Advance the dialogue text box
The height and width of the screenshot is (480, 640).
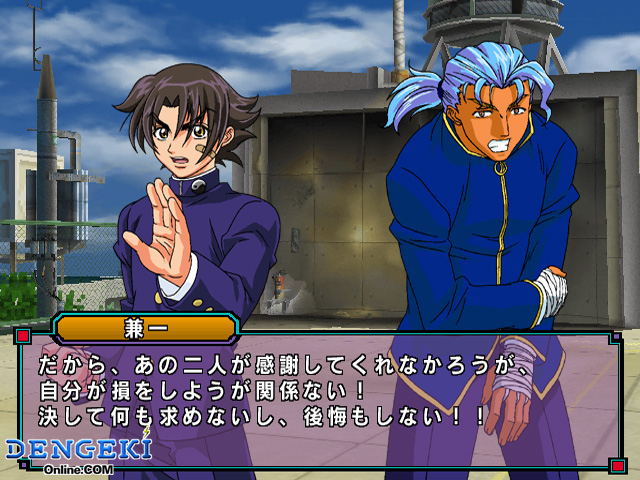tap(318, 400)
